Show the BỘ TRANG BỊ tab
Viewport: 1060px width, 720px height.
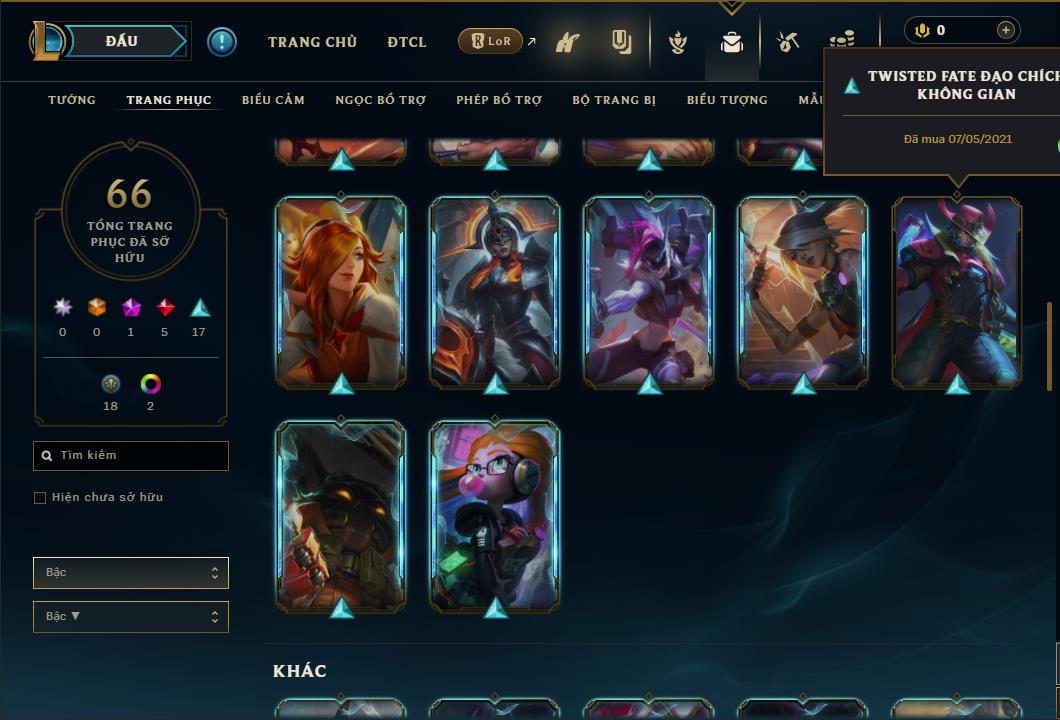pyautogui.click(x=614, y=100)
